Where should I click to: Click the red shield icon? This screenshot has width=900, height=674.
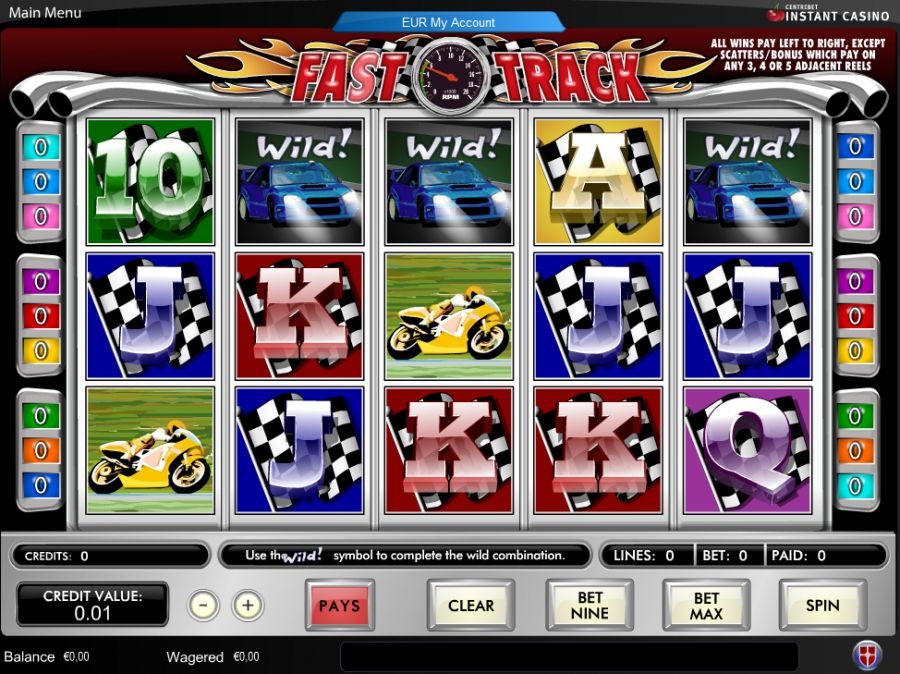pyautogui.click(x=866, y=655)
